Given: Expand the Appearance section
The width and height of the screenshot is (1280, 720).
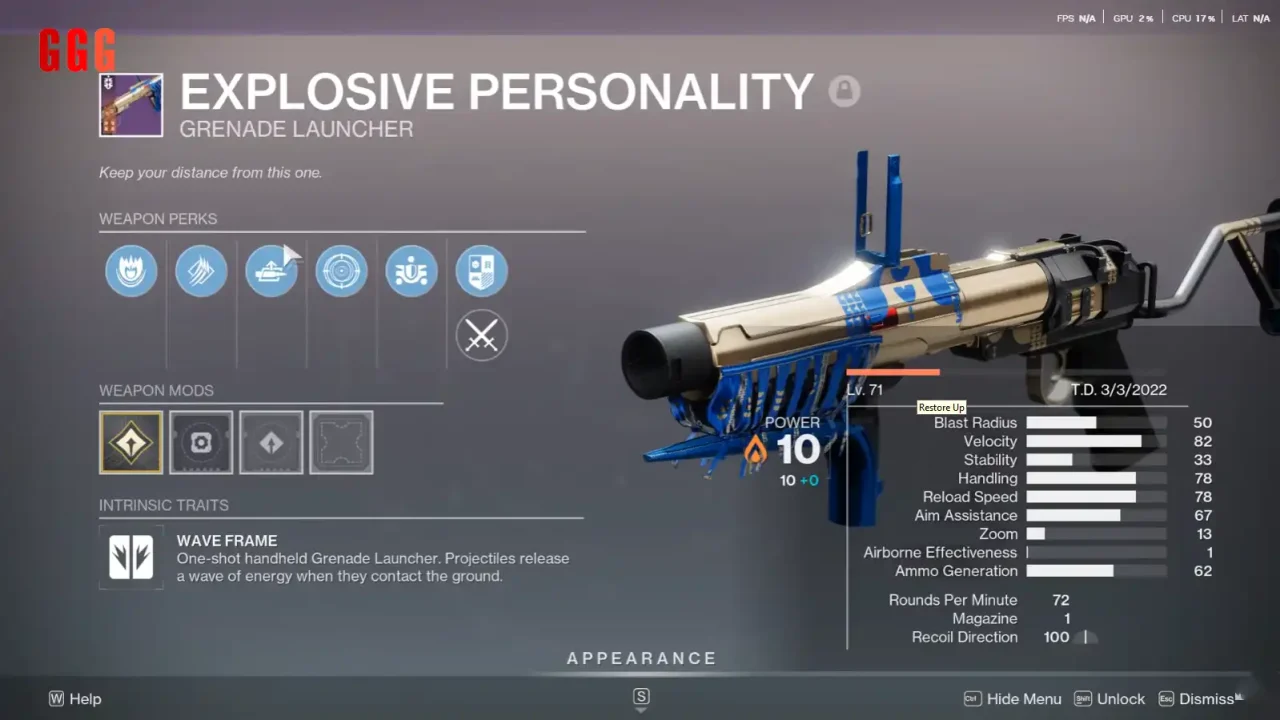Looking at the screenshot, I should point(641,658).
